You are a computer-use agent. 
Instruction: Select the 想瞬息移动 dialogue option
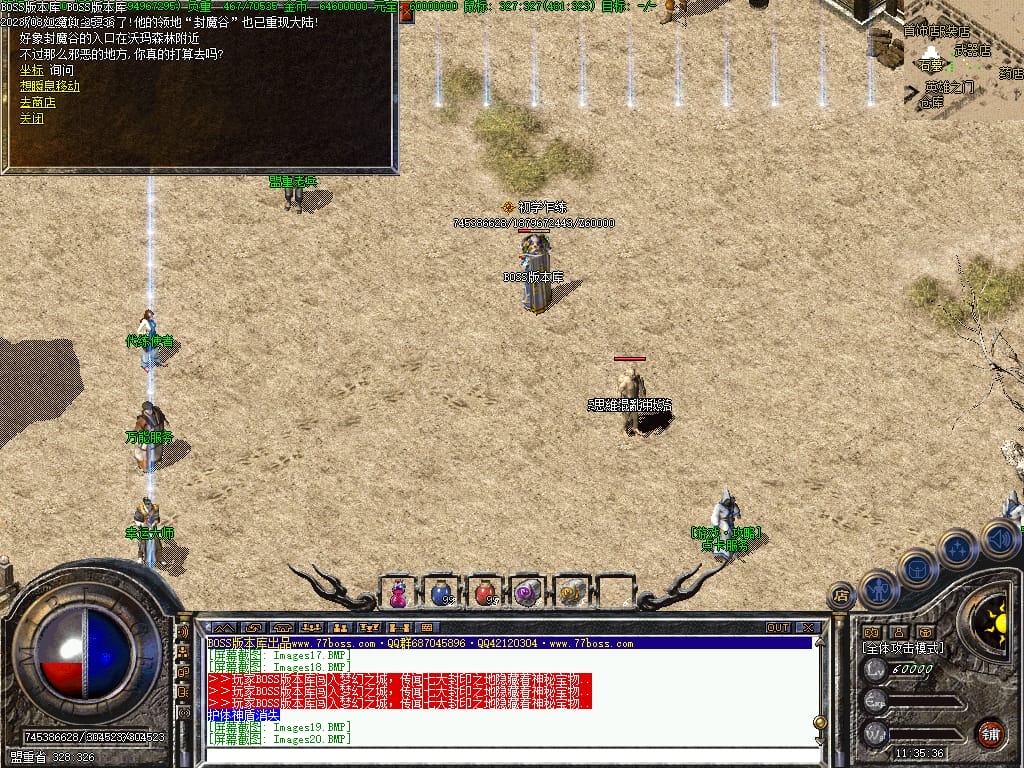pos(50,86)
